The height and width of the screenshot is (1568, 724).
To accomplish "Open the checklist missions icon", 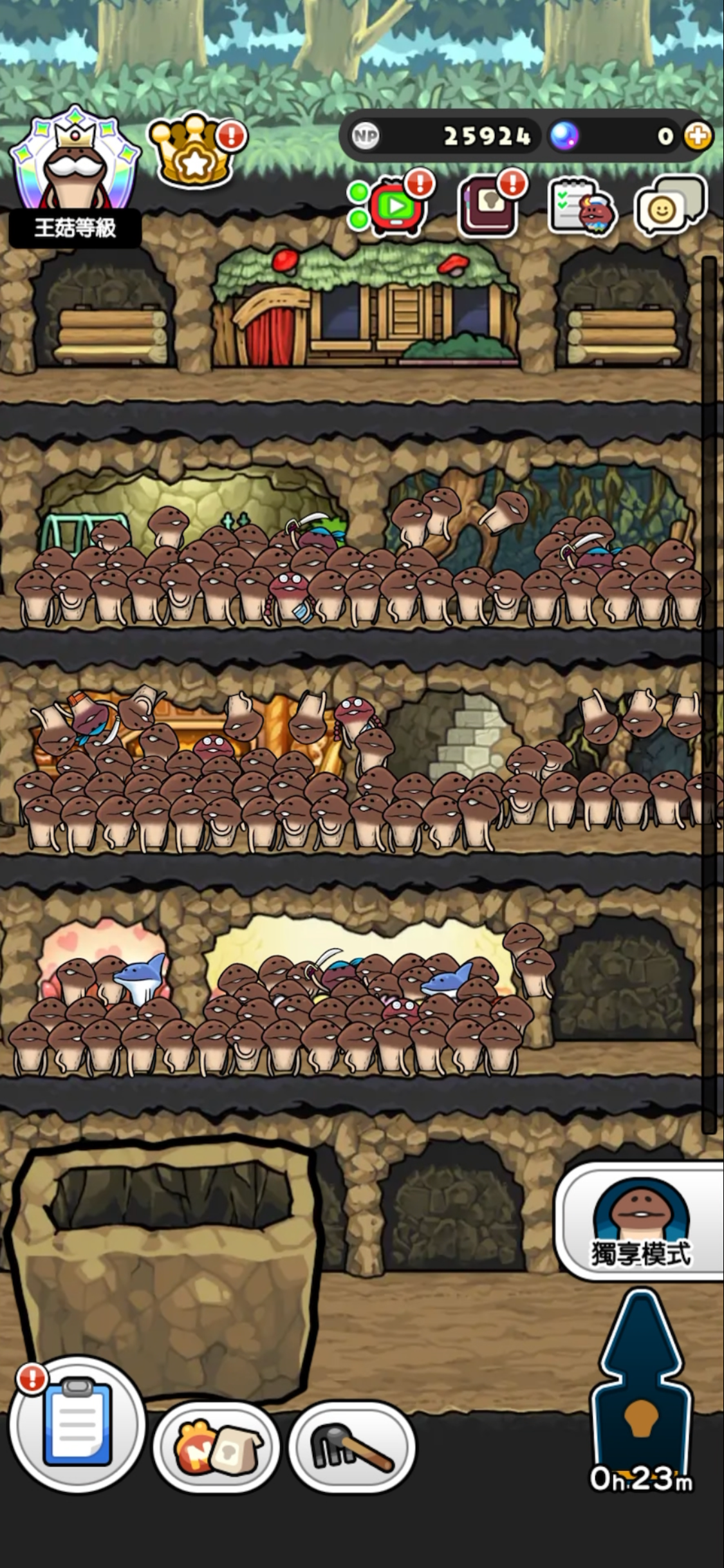I will 582,205.
